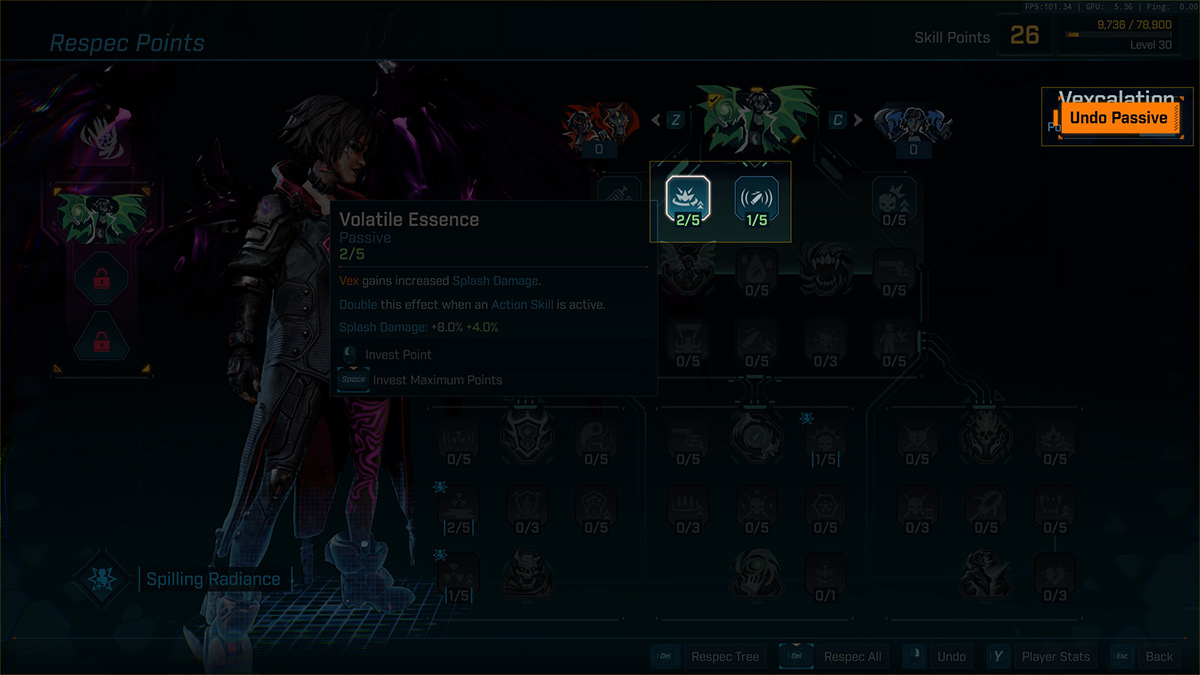Invest in the sound-wave passive showing 1/5
1200x675 pixels.
click(757, 199)
